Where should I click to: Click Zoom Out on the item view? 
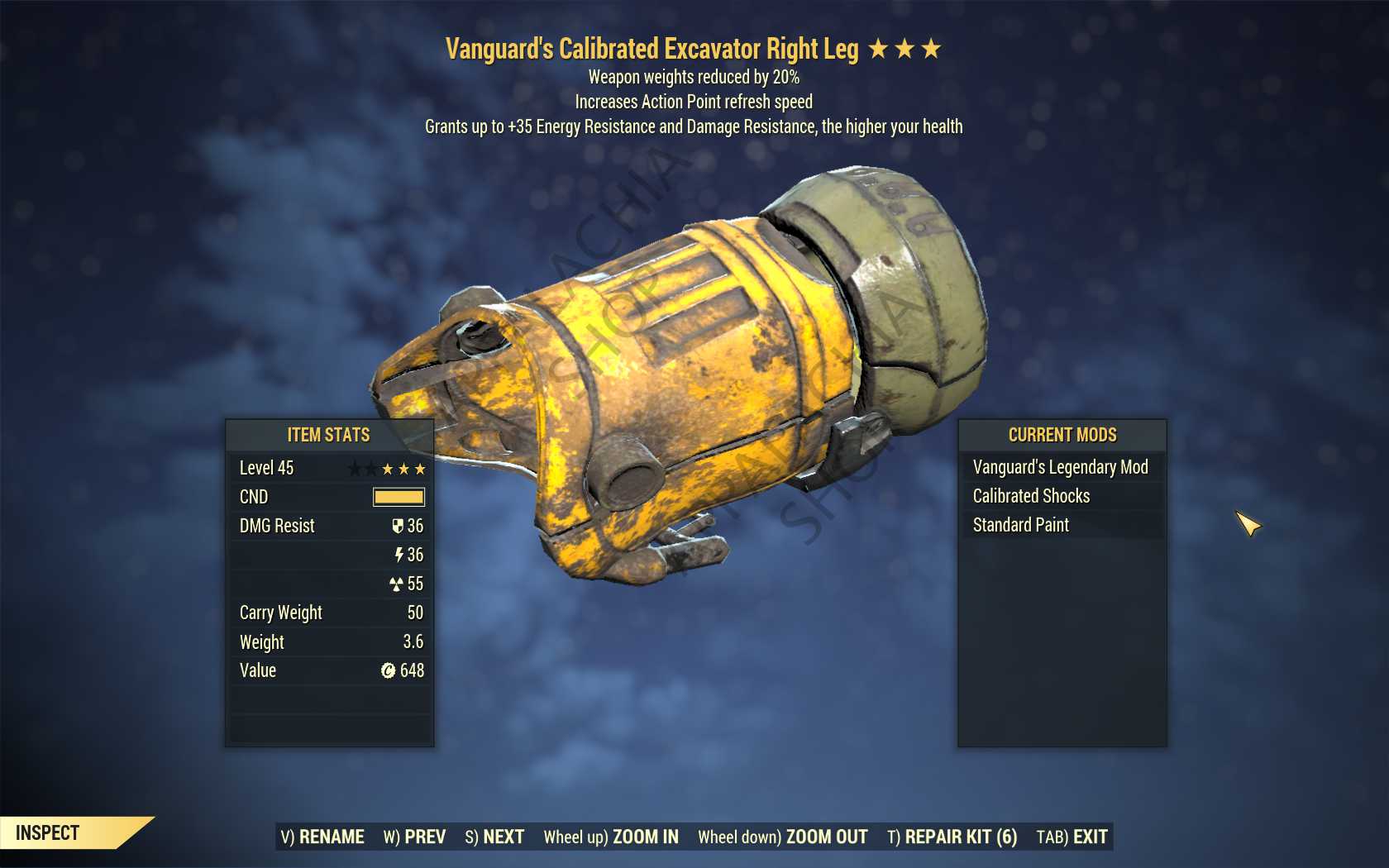coord(782,837)
